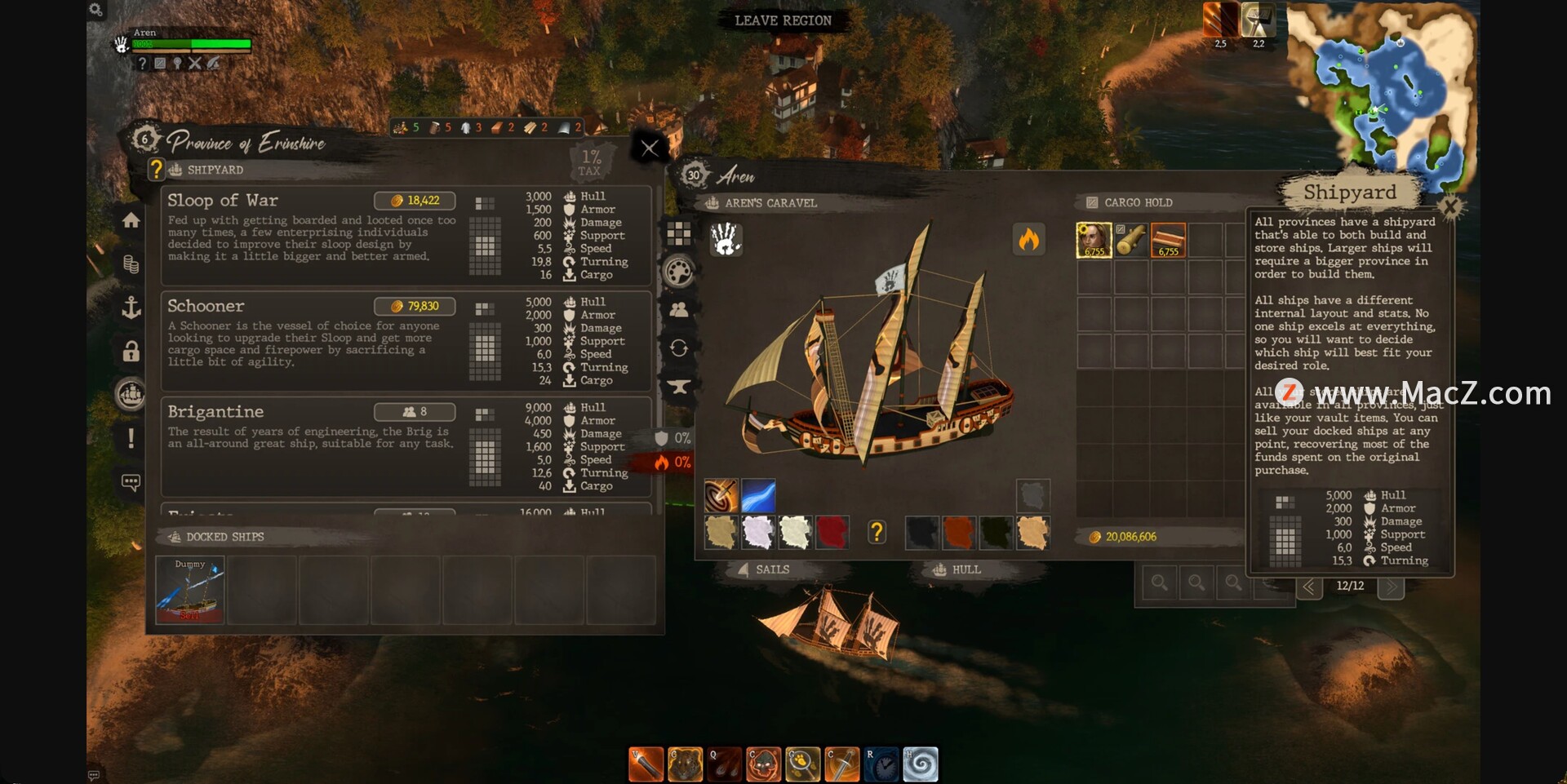
Task: Click the LEAVE REGION button
Action: pos(782,20)
